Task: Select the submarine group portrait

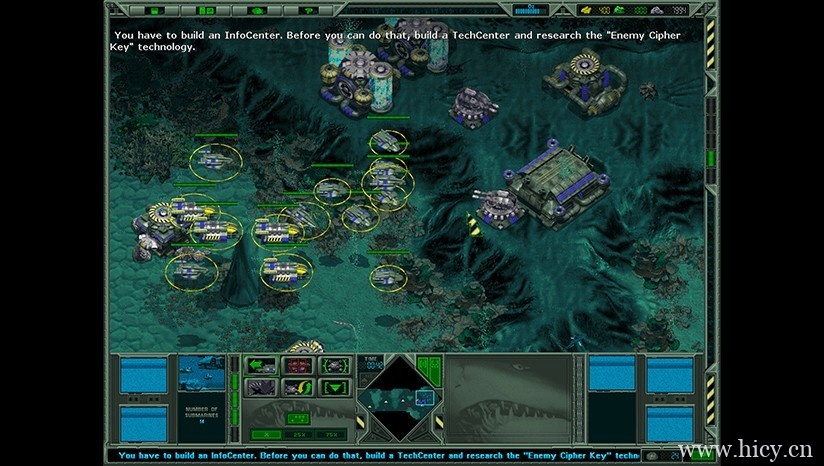Action: pyautogui.click(x=202, y=376)
